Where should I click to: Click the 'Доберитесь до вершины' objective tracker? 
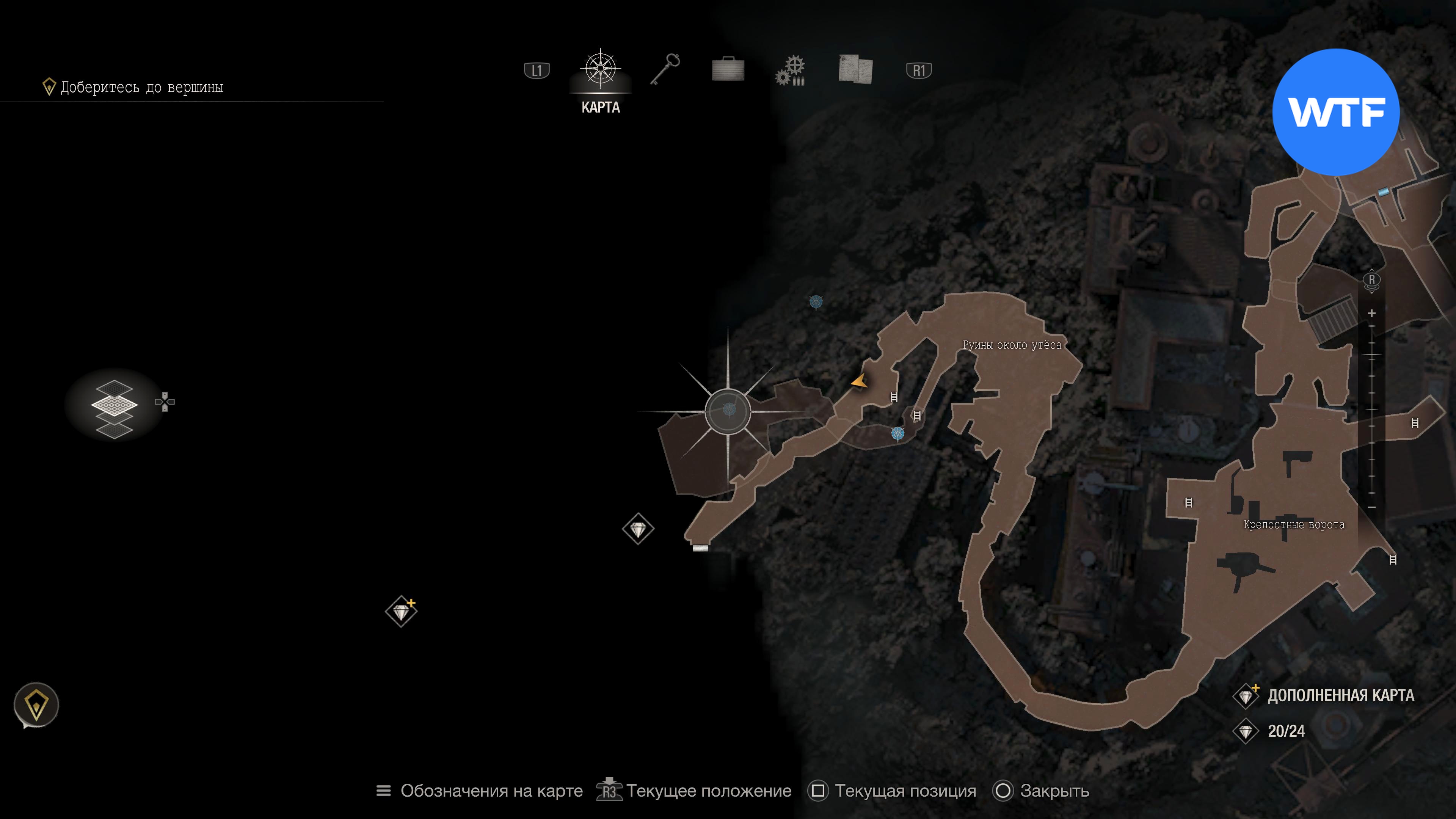[141, 87]
